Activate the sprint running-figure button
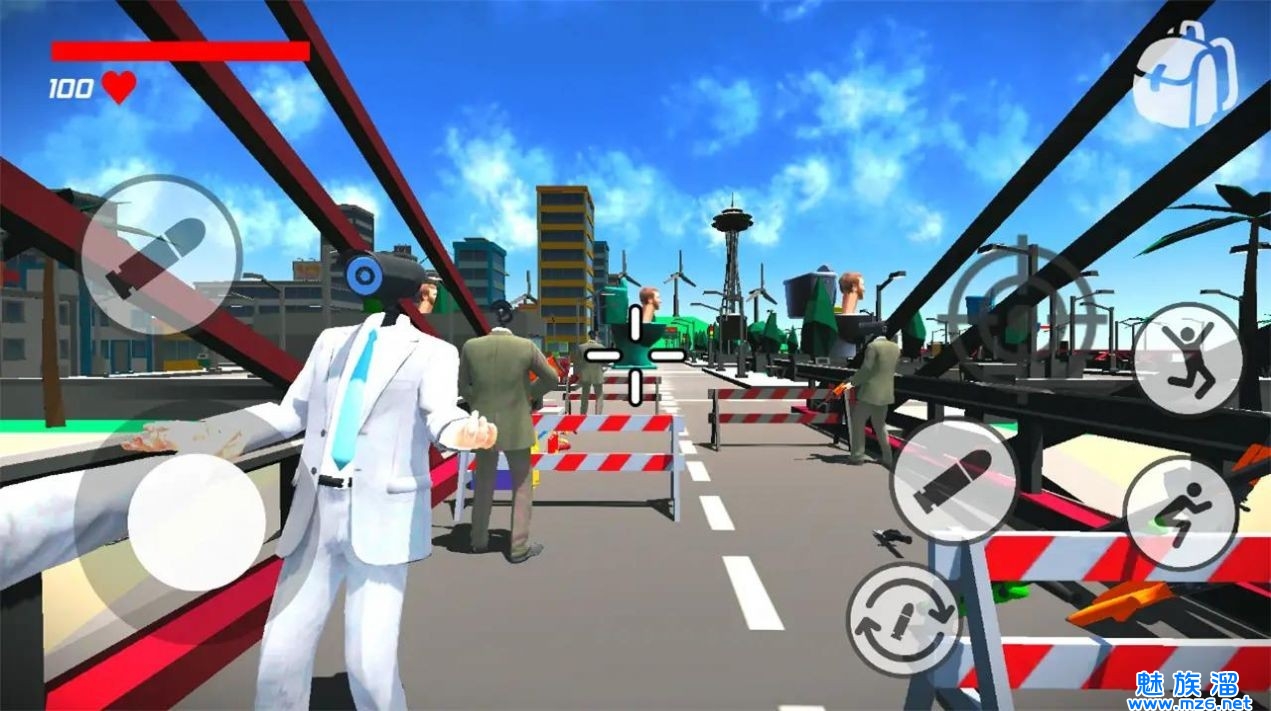 pyautogui.click(x=1181, y=514)
